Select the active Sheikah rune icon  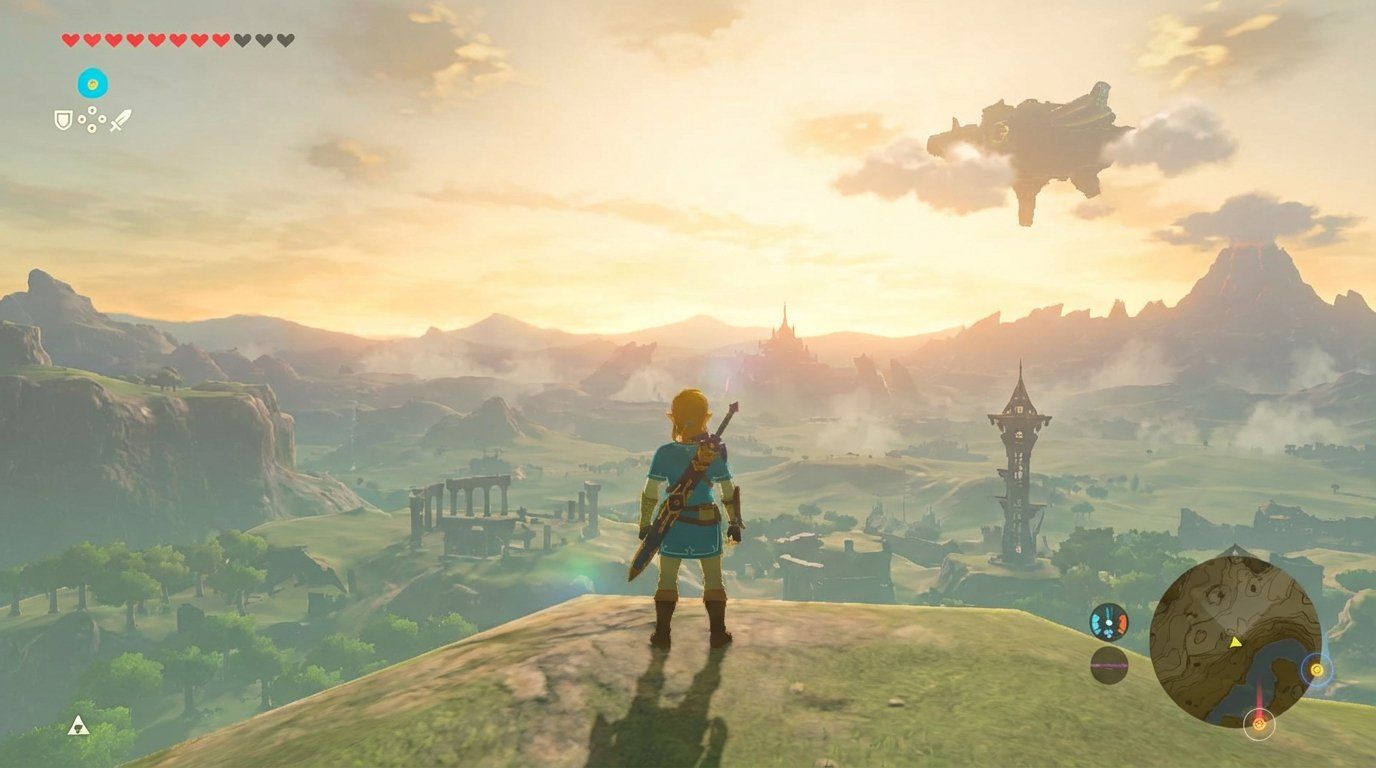[93, 82]
